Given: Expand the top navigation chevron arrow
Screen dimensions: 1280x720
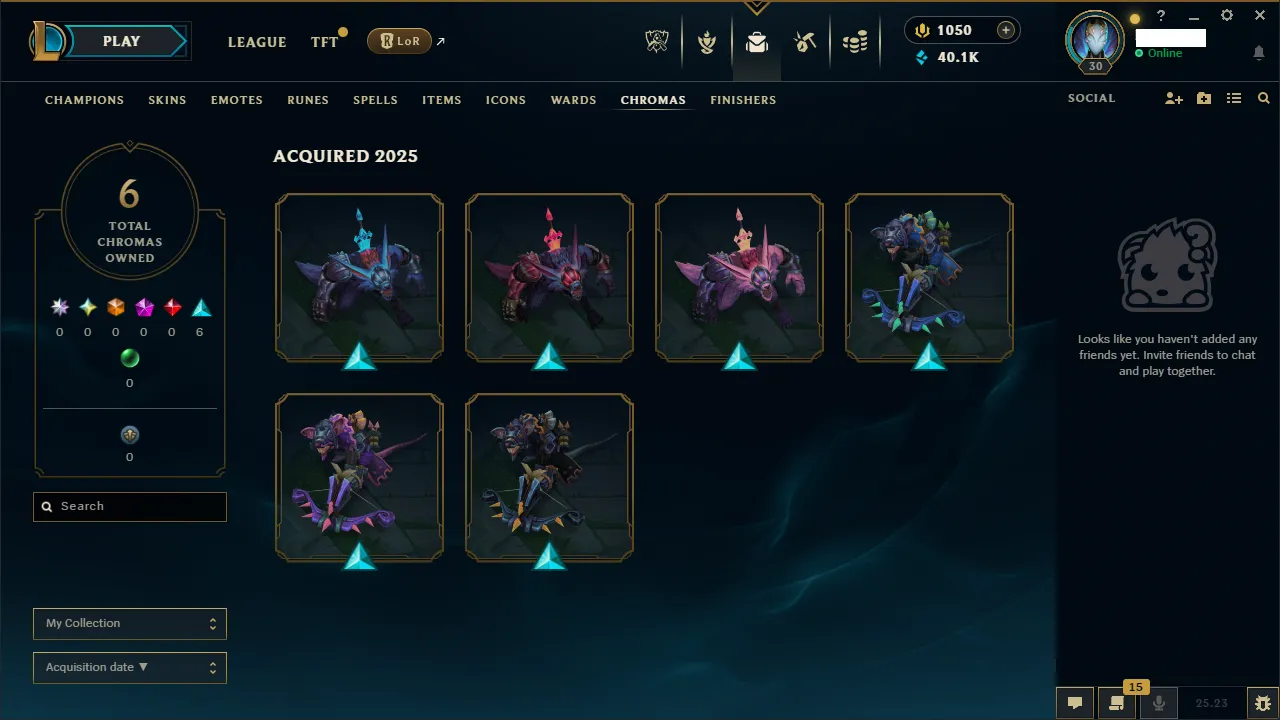Looking at the screenshot, I should click(x=757, y=8).
